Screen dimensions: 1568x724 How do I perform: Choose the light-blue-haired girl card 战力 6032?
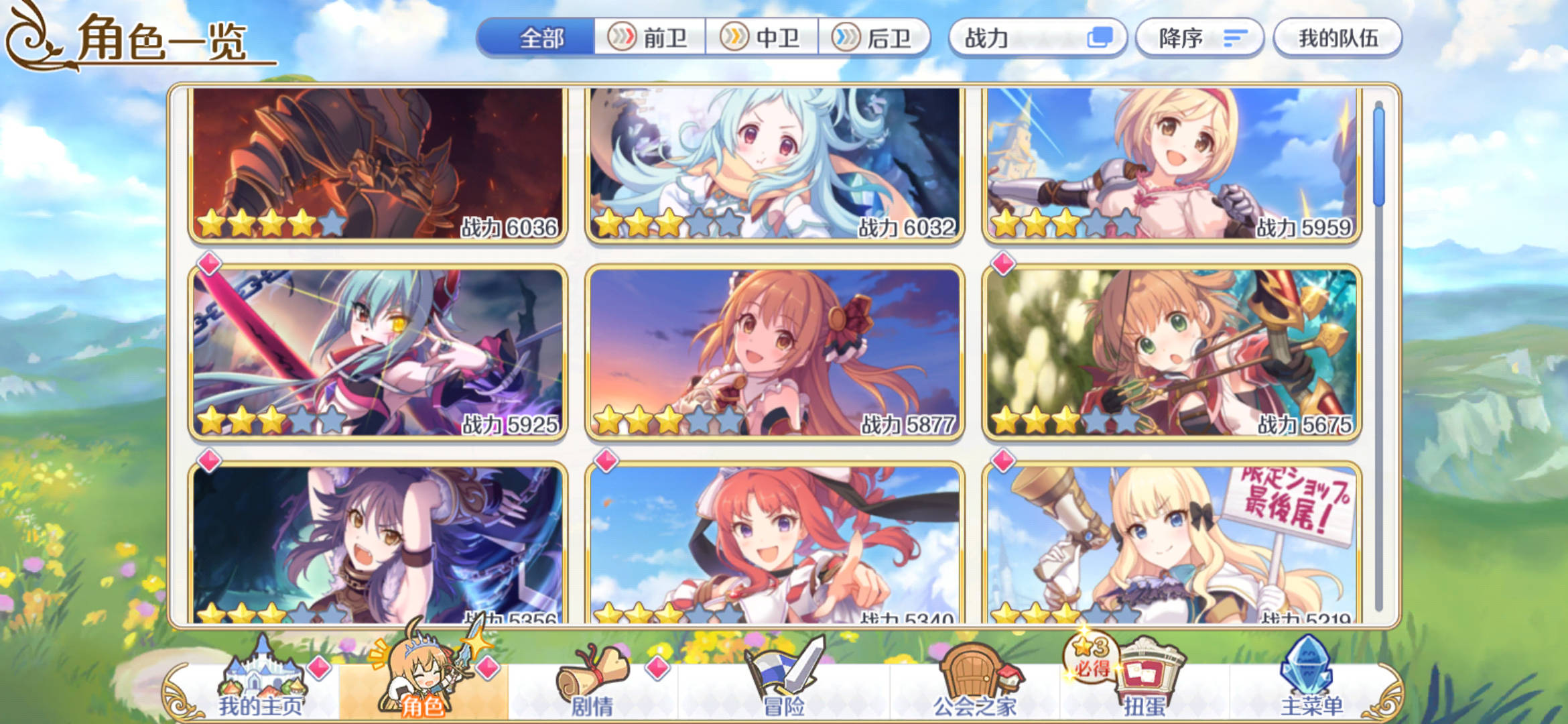tap(775, 163)
